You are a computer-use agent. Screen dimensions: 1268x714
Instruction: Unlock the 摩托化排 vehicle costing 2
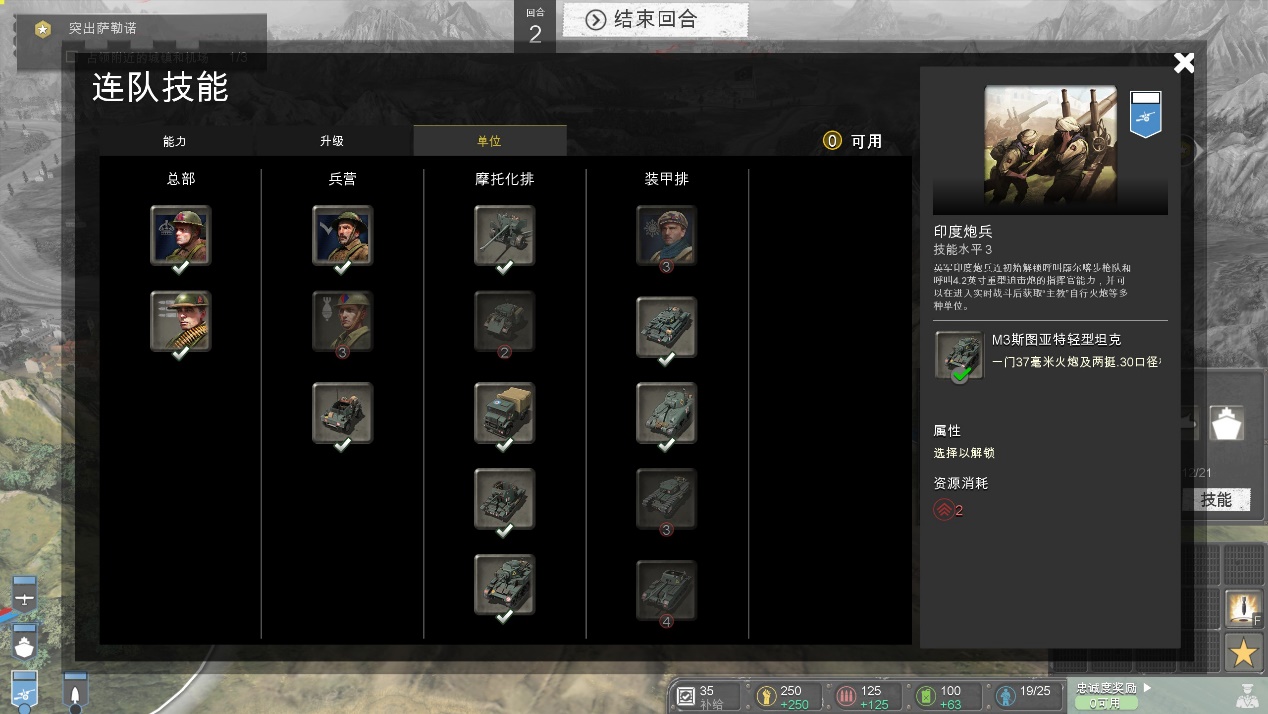[x=504, y=321]
